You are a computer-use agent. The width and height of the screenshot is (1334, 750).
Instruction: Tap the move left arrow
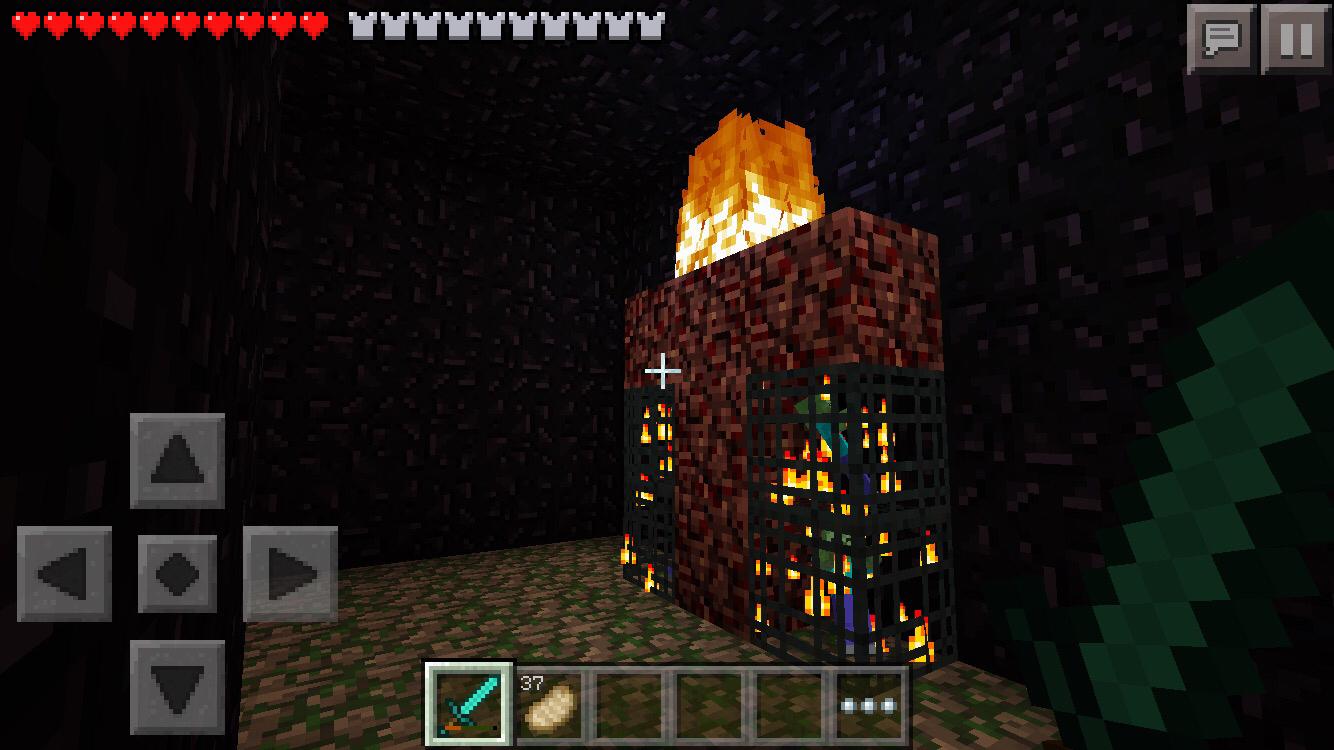click(65, 574)
